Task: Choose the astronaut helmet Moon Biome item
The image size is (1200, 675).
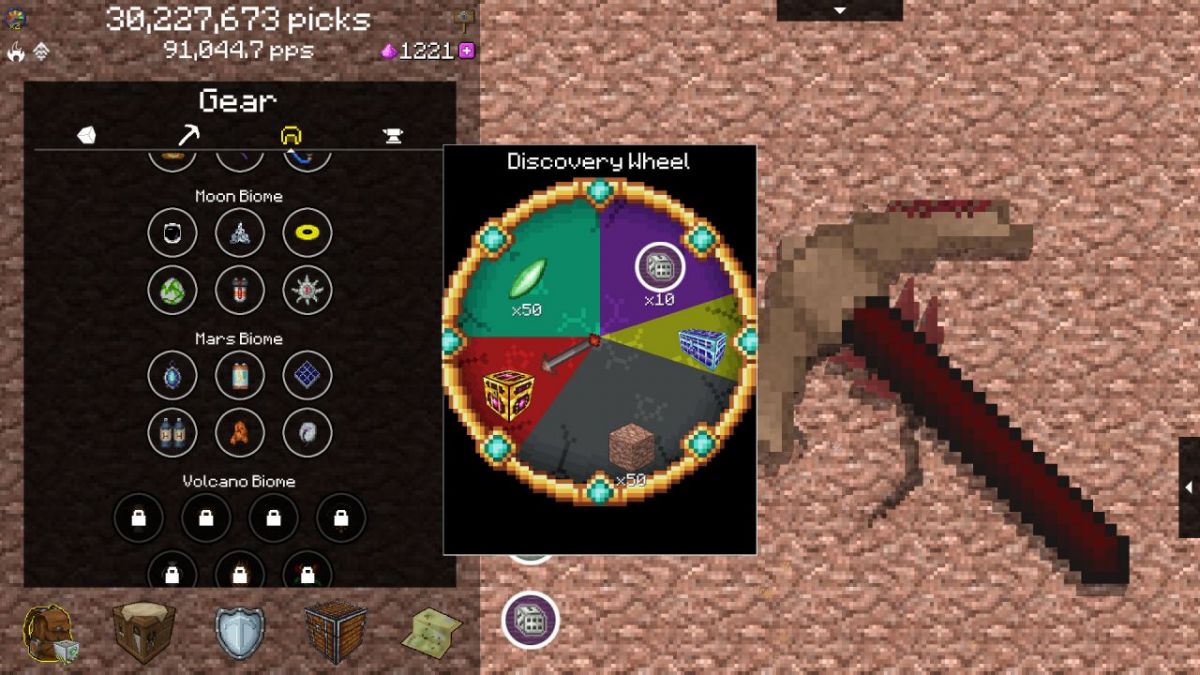Action: [x=170, y=234]
